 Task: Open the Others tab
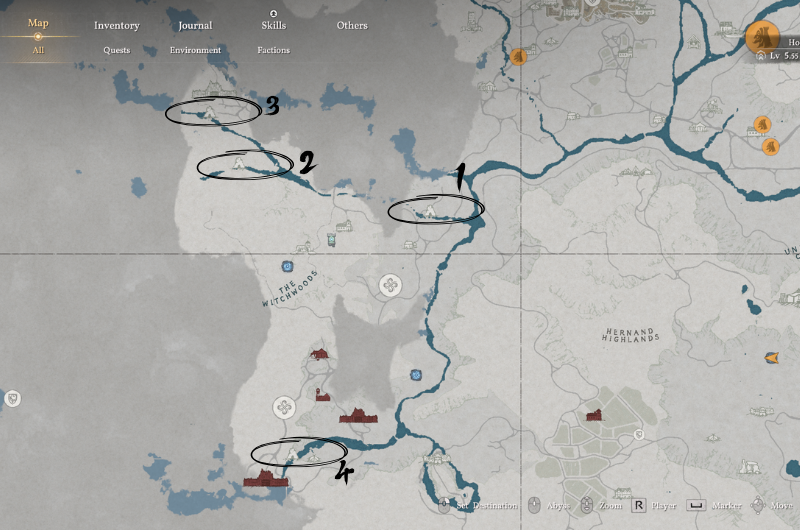coord(352,25)
